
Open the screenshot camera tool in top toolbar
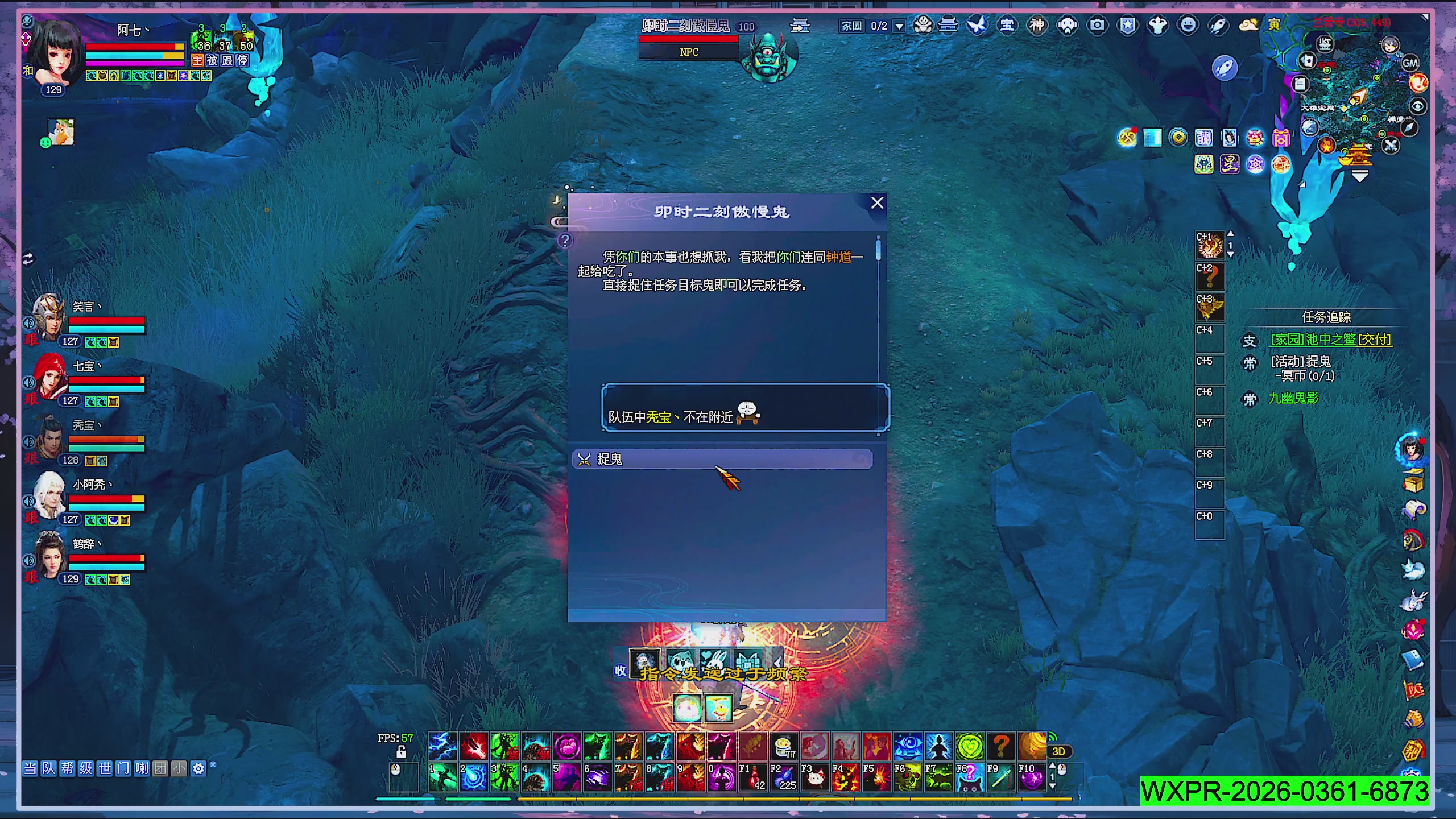tap(1098, 26)
